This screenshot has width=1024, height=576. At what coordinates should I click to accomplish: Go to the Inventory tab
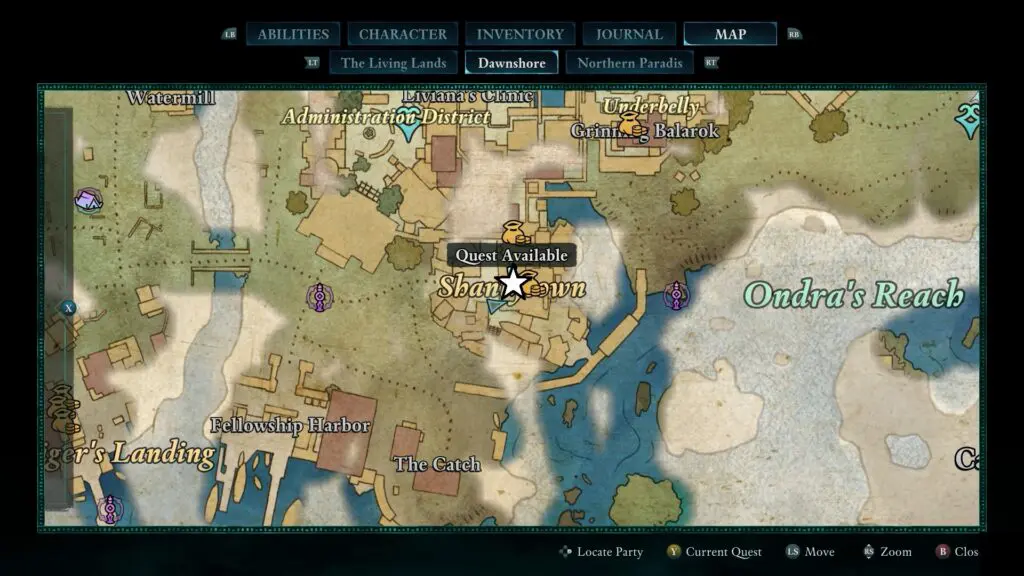click(520, 34)
